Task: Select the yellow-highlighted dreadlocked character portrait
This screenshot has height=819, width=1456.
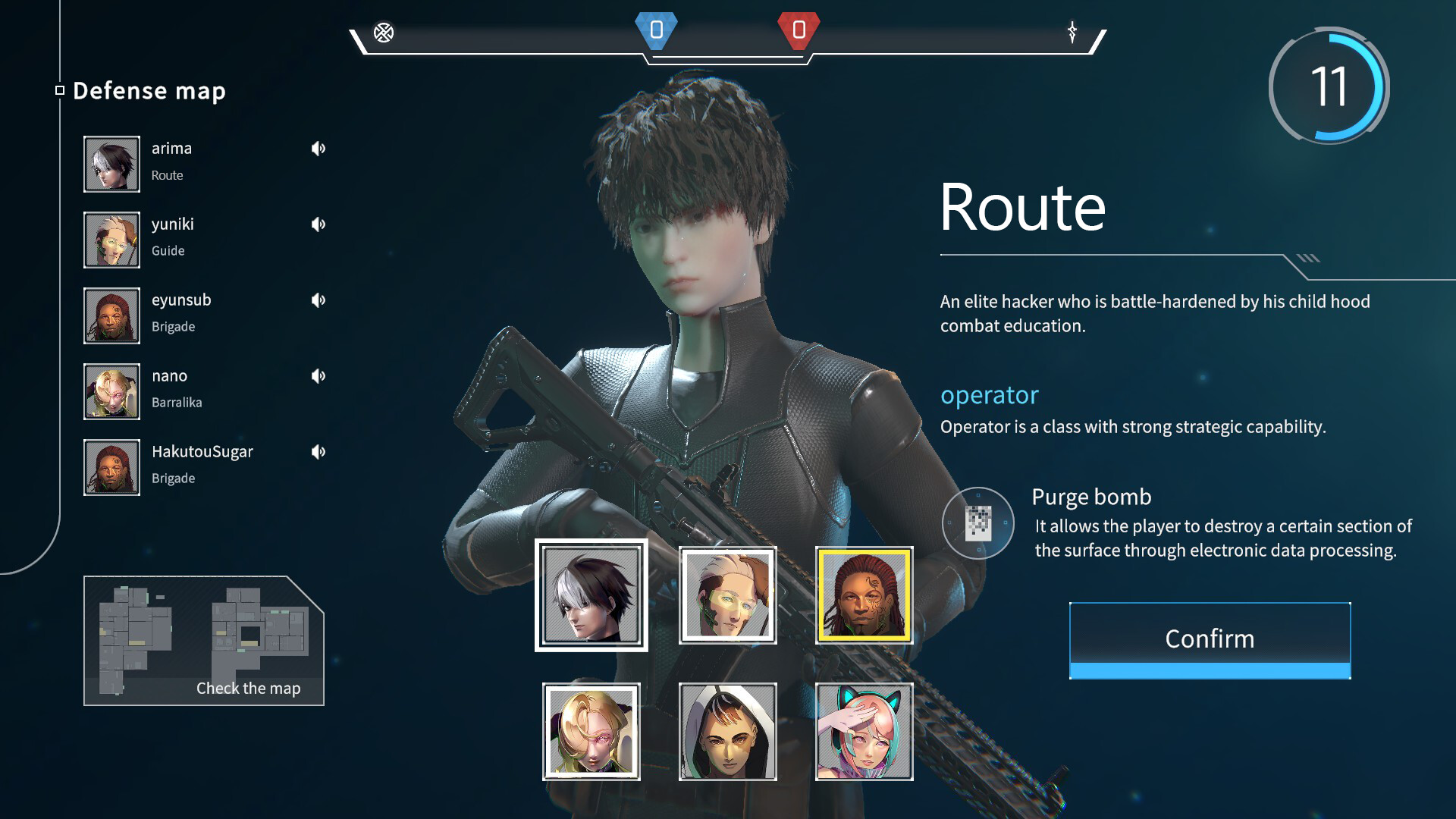Action: coord(864,595)
